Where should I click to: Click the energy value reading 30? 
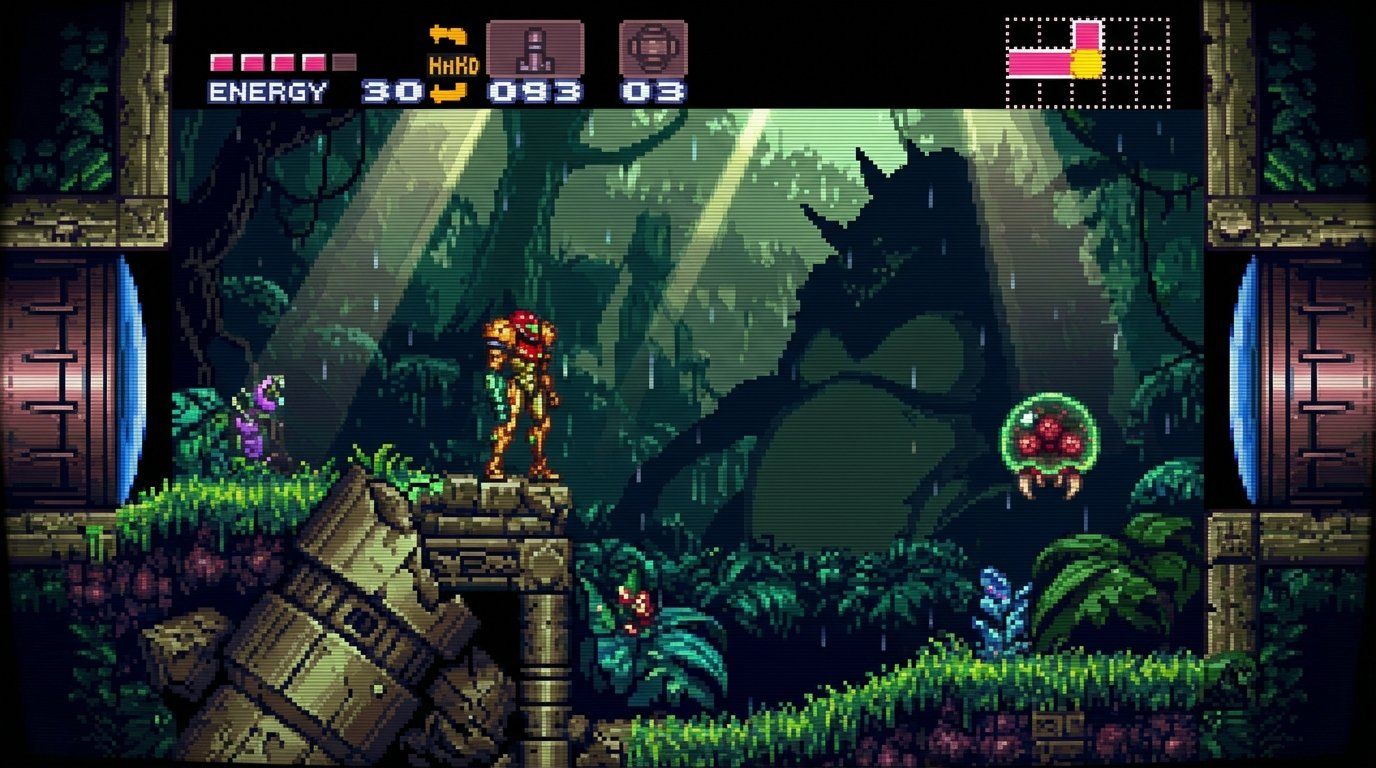coord(390,92)
